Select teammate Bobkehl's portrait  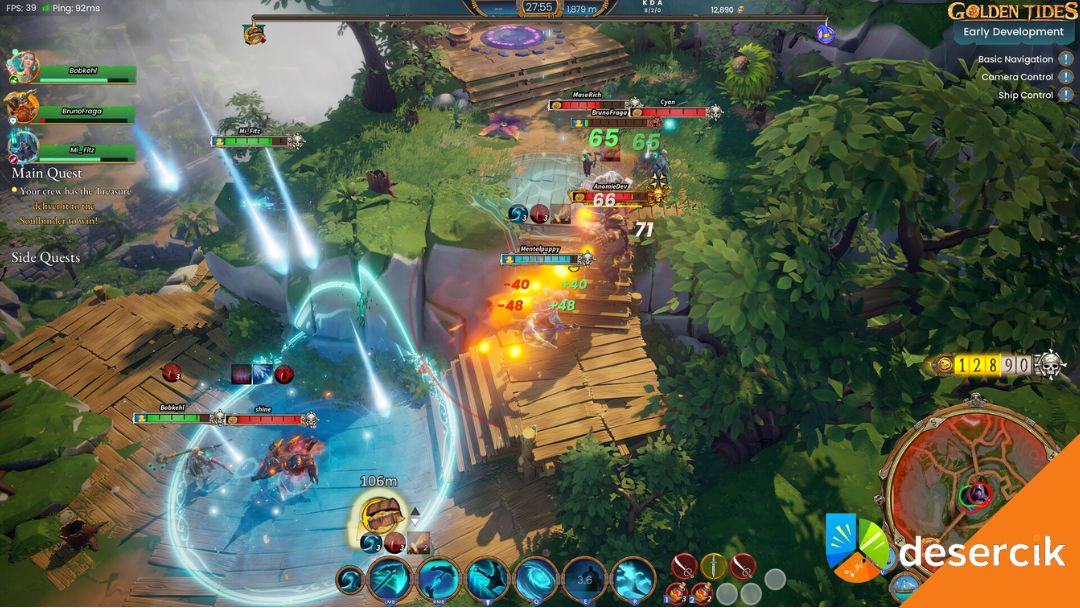(21, 67)
